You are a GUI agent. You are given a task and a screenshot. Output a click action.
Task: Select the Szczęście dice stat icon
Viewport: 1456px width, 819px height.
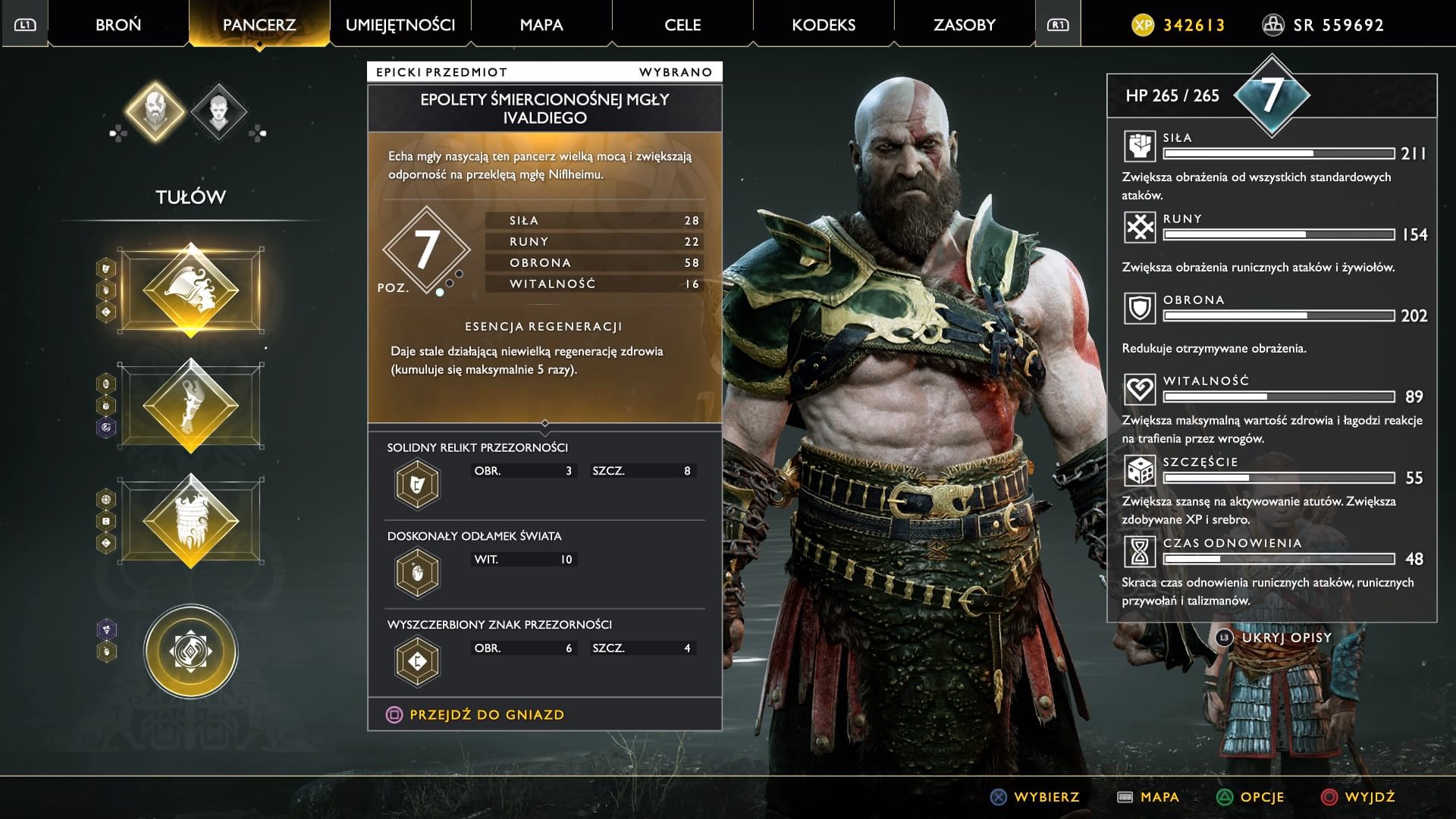[x=1139, y=471]
